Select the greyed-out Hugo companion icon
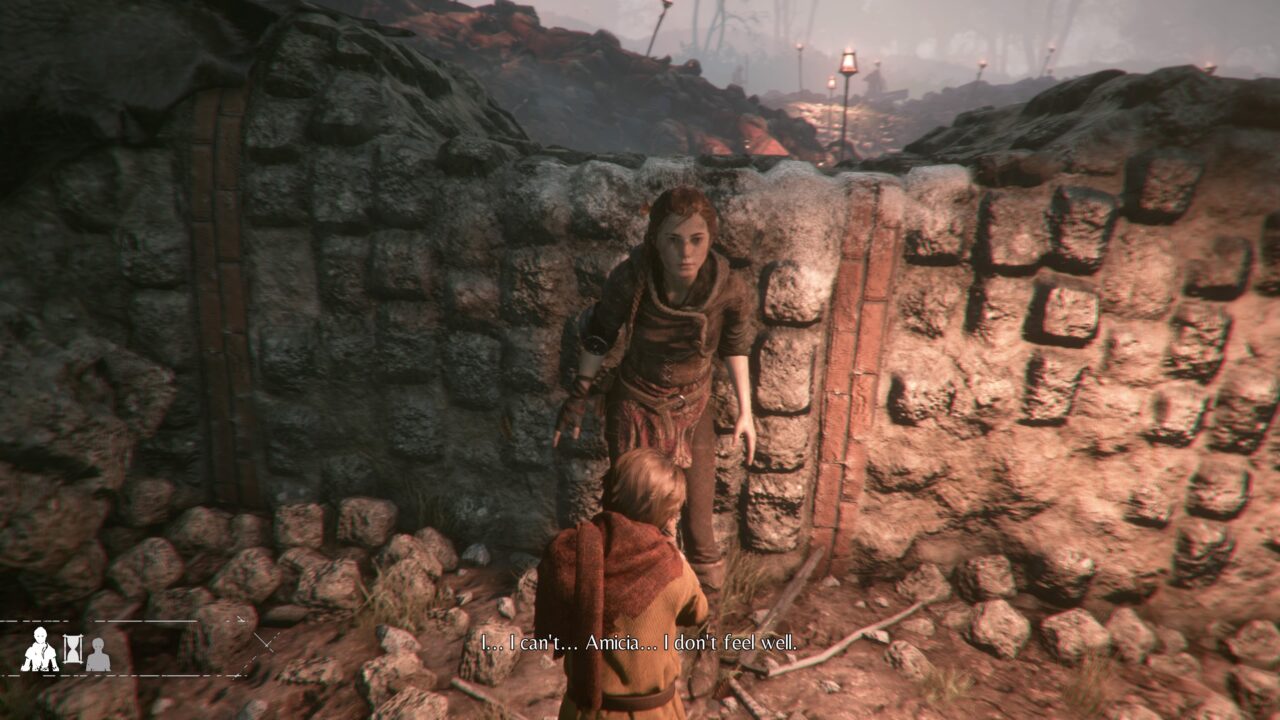Screen dimensions: 1280x720 (x=98, y=655)
